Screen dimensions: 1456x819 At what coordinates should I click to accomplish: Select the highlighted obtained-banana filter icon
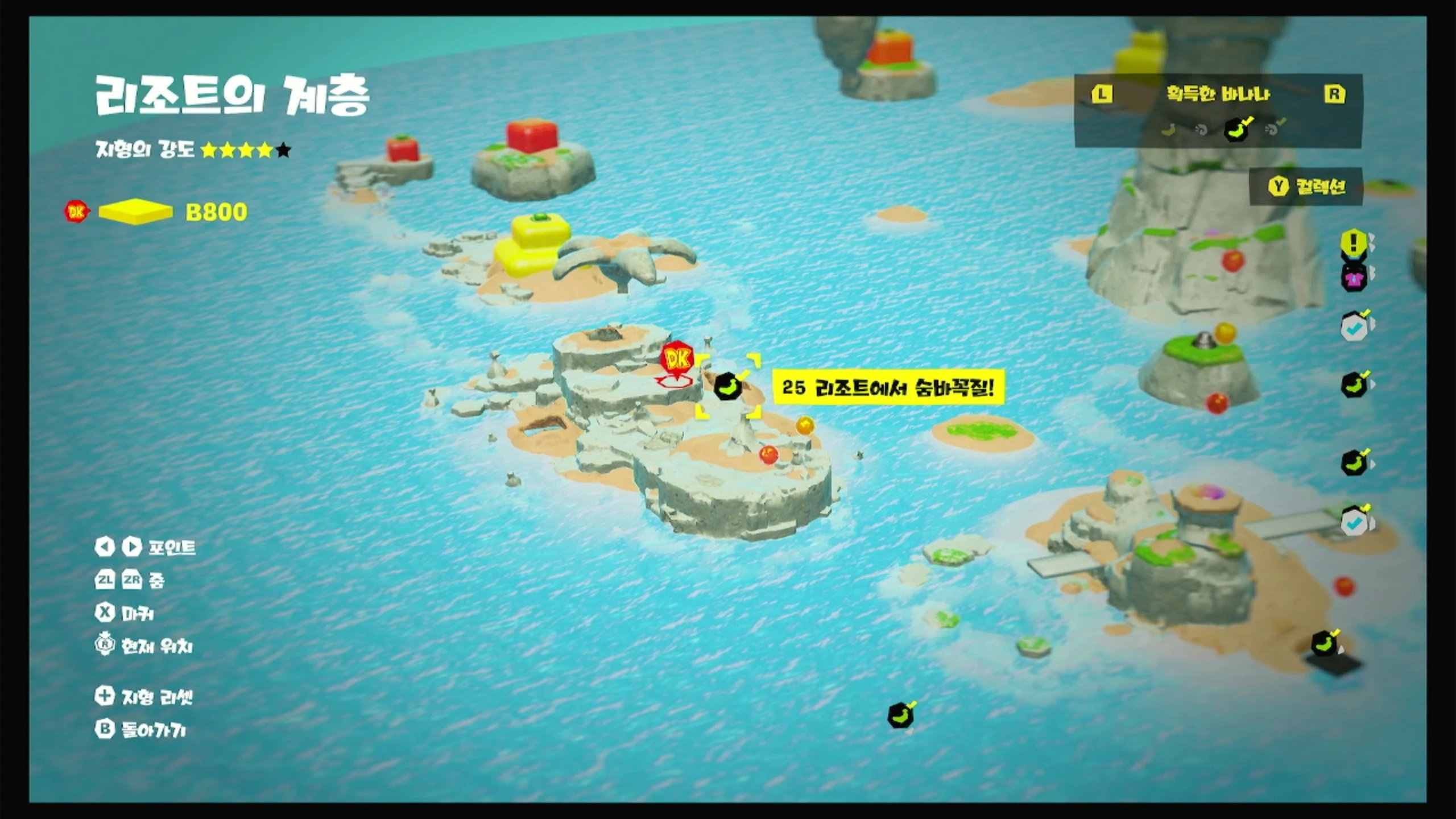point(1237,129)
